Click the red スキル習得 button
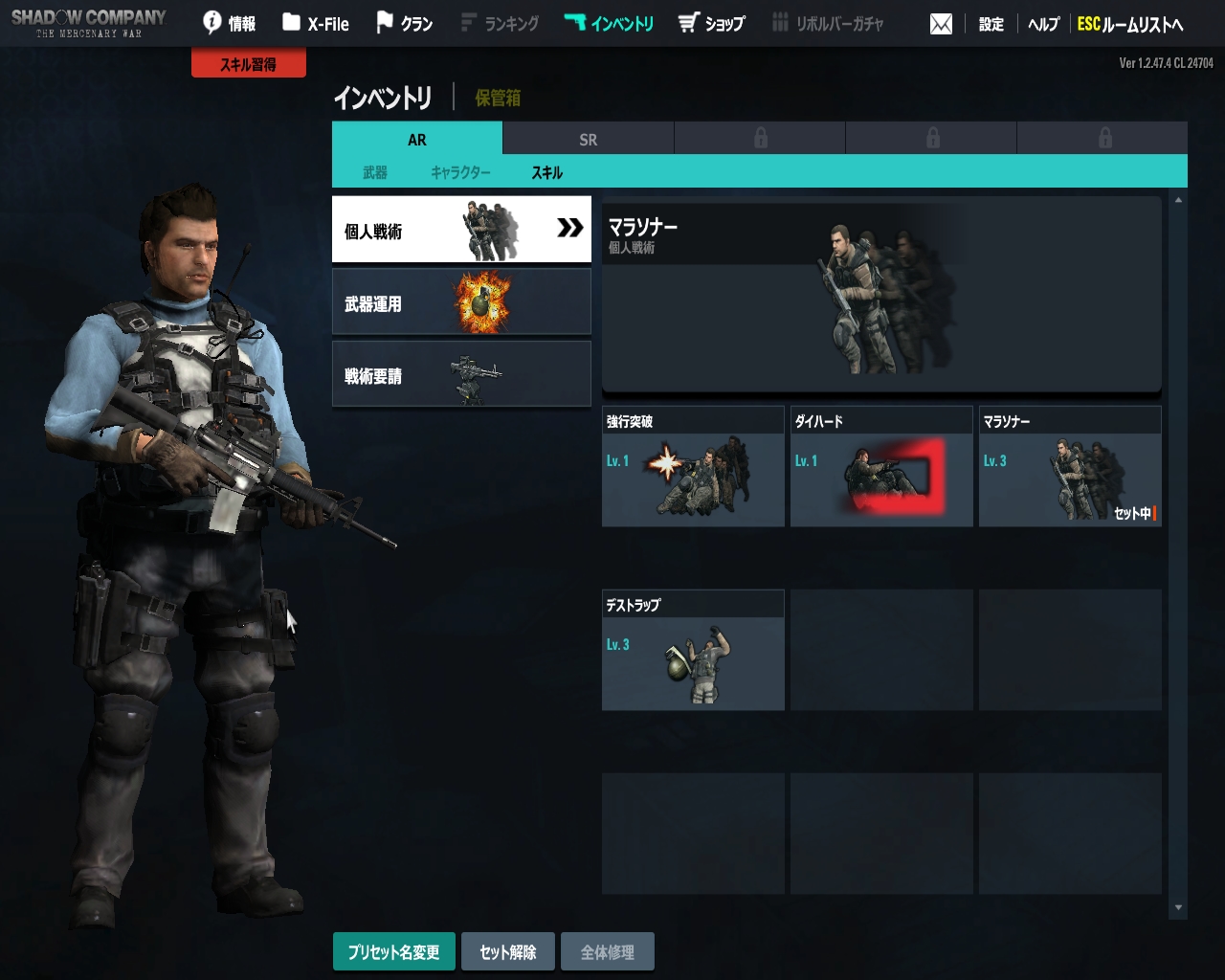The height and width of the screenshot is (980, 1225). 249,64
